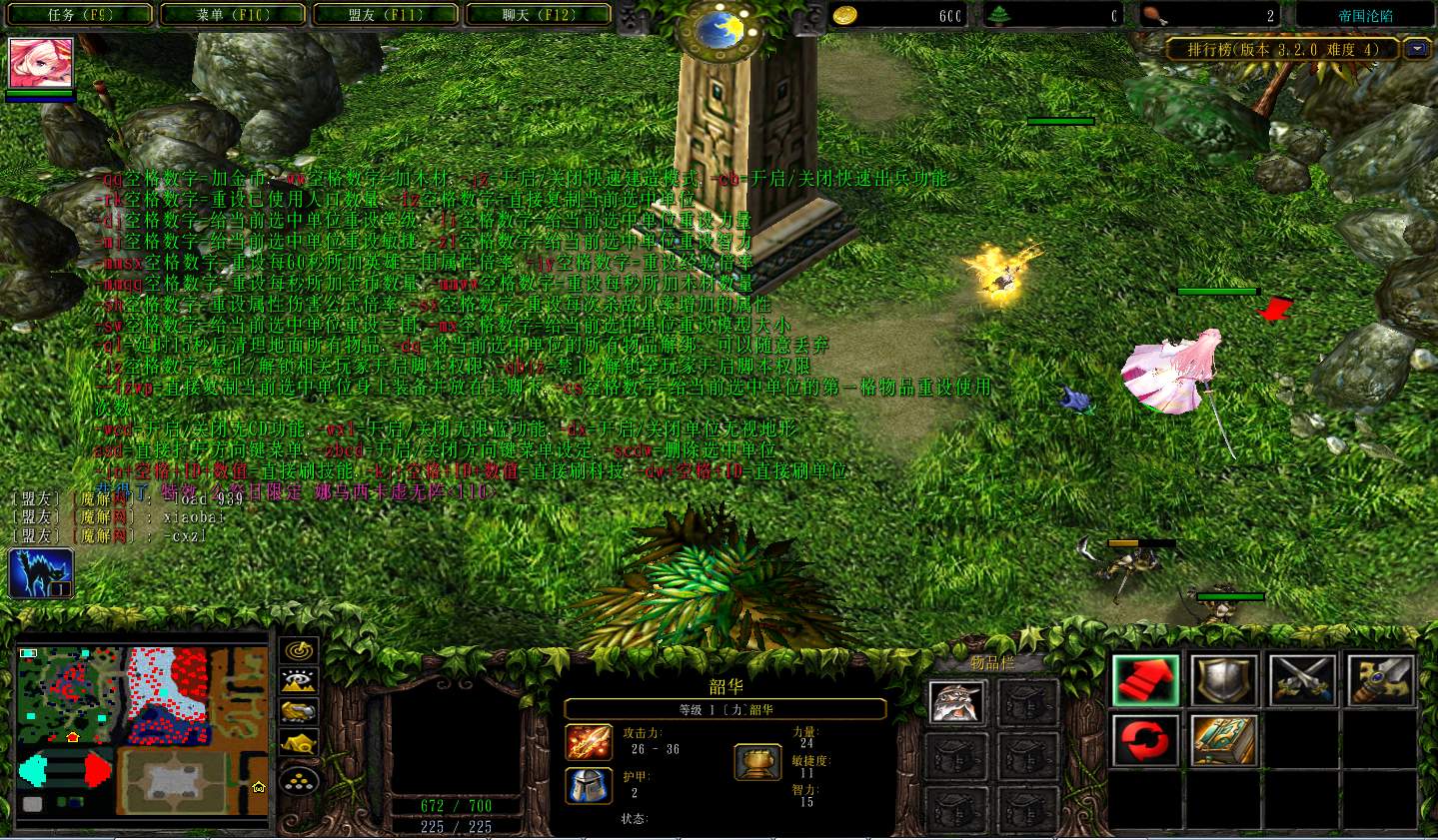The image size is (1438, 840).
Task: Select the sword-and-guard Hold Position command
Action: click(1380, 680)
